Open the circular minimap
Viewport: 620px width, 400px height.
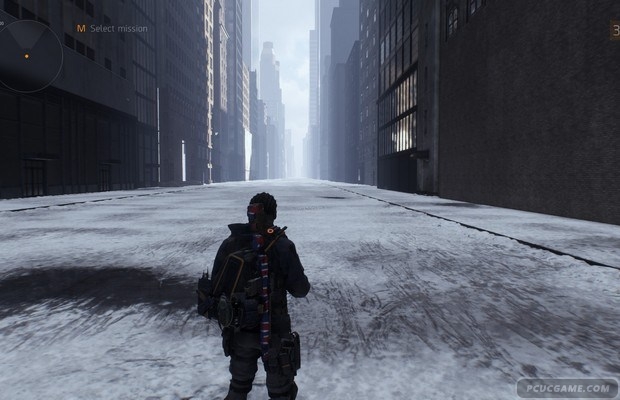click(27, 52)
